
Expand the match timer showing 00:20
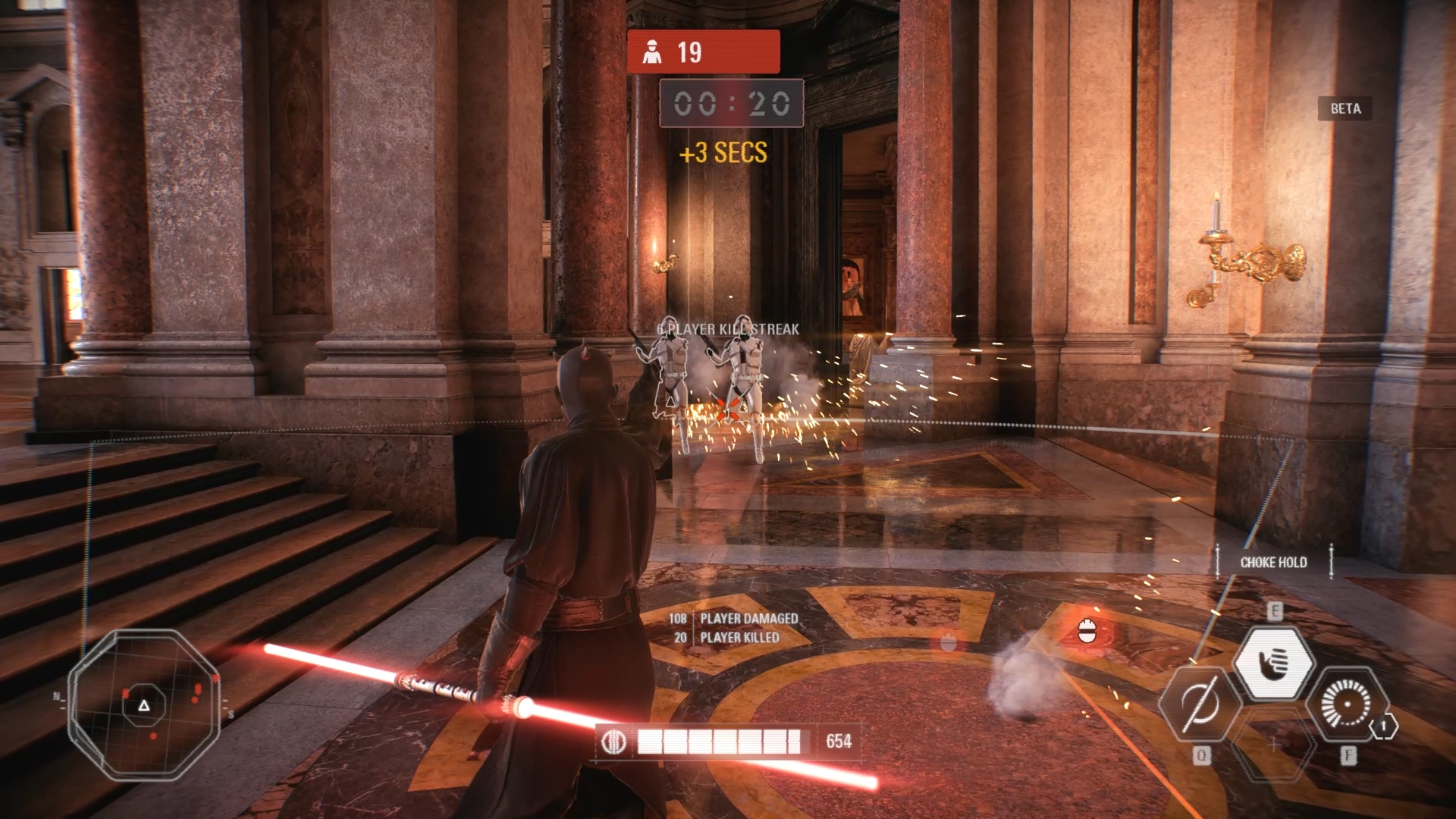tap(730, 104)
